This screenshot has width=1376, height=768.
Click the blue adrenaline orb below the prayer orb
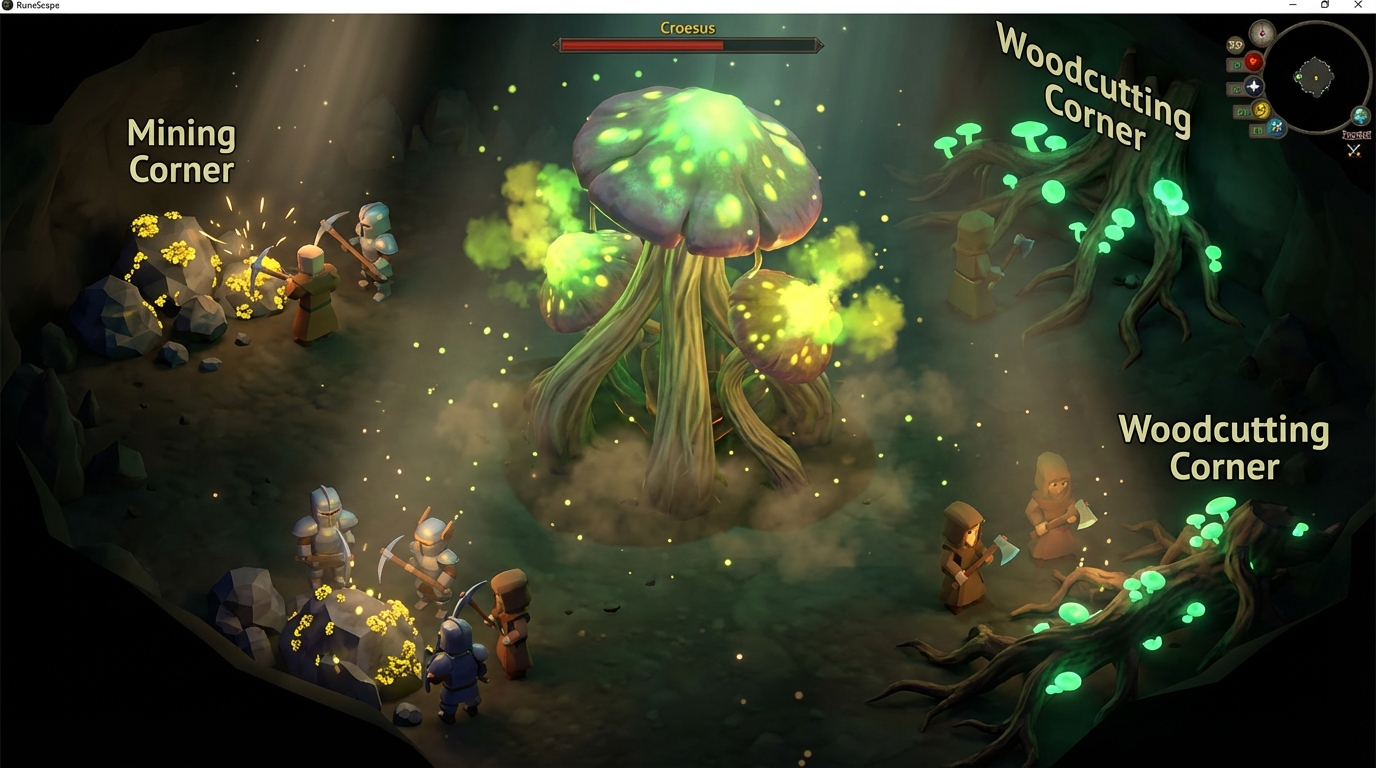[x=1275, y=126]
